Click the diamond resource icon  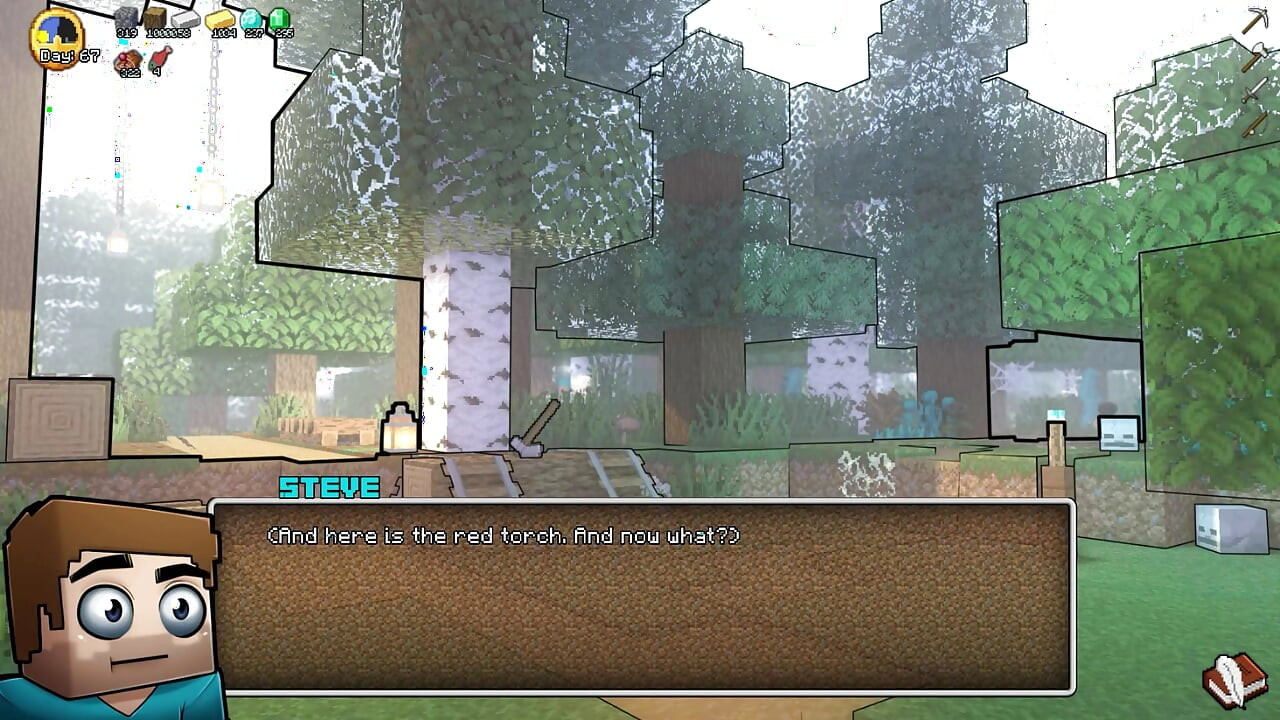[252, 18]
